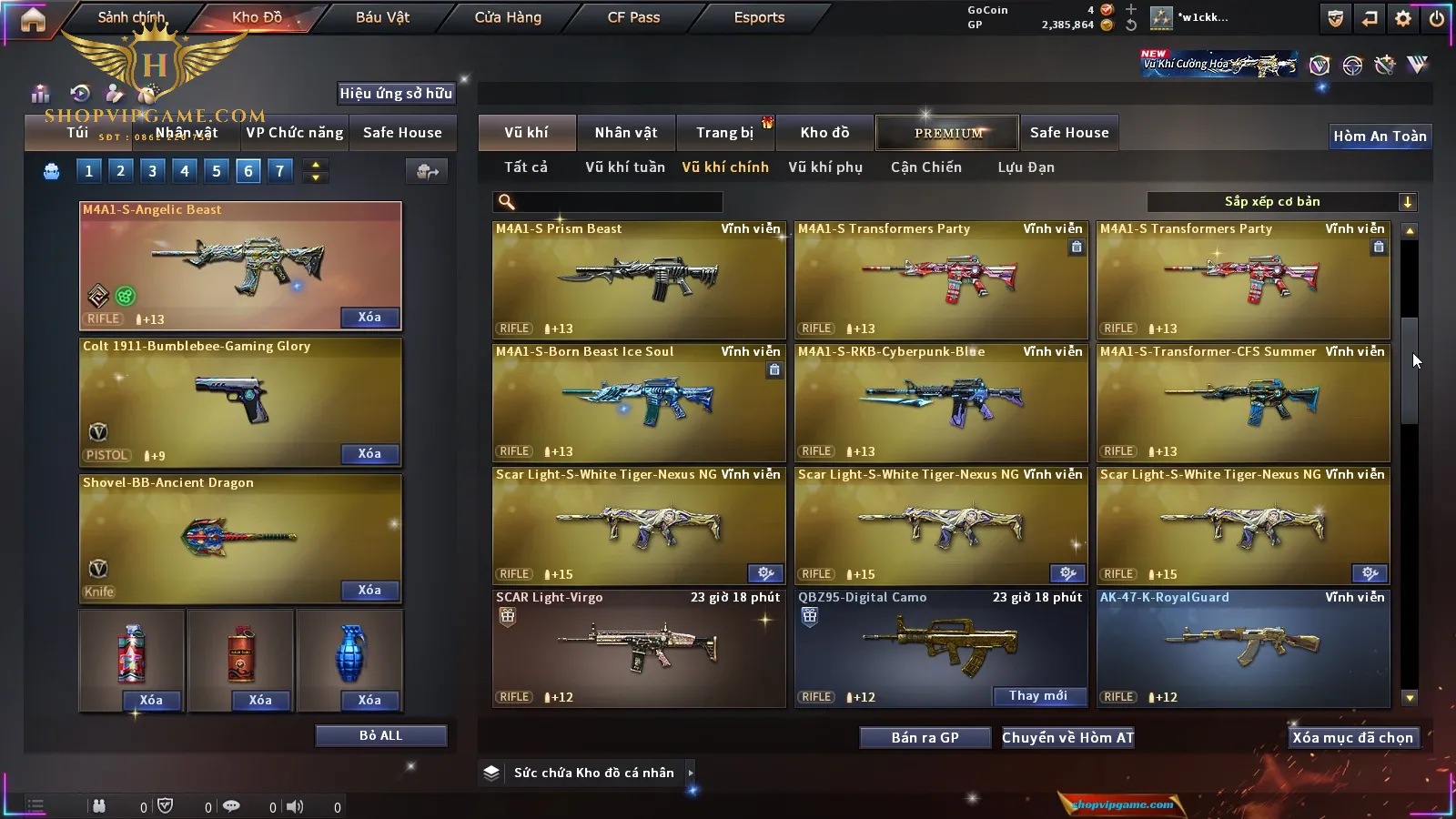The width and height of the screenshot is (1456, 819).
Task: Click the Bán ra GP button
Action: (925, 738)
